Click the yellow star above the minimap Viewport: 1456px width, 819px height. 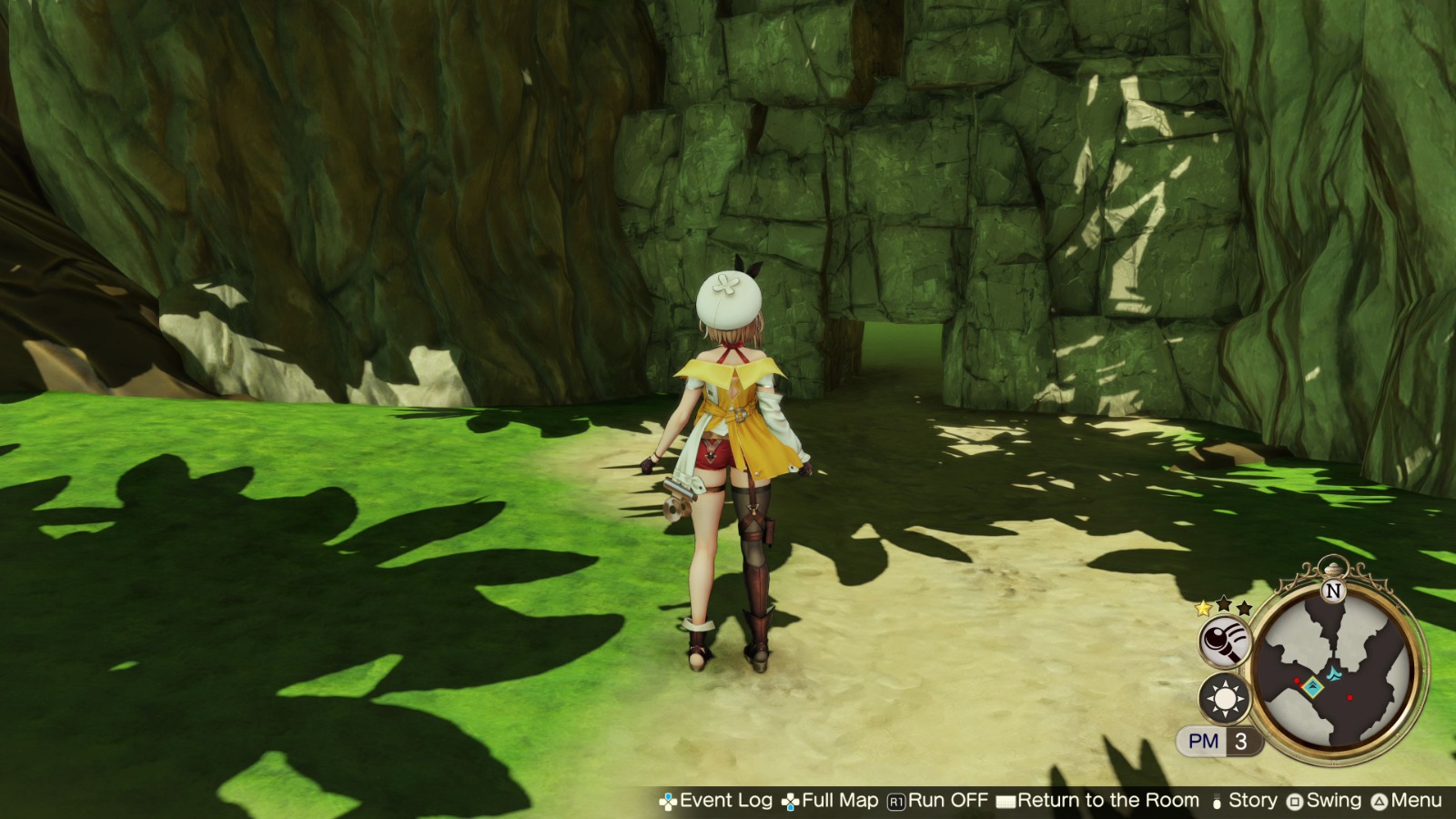pyautogui.click(x=1202, y=609)
